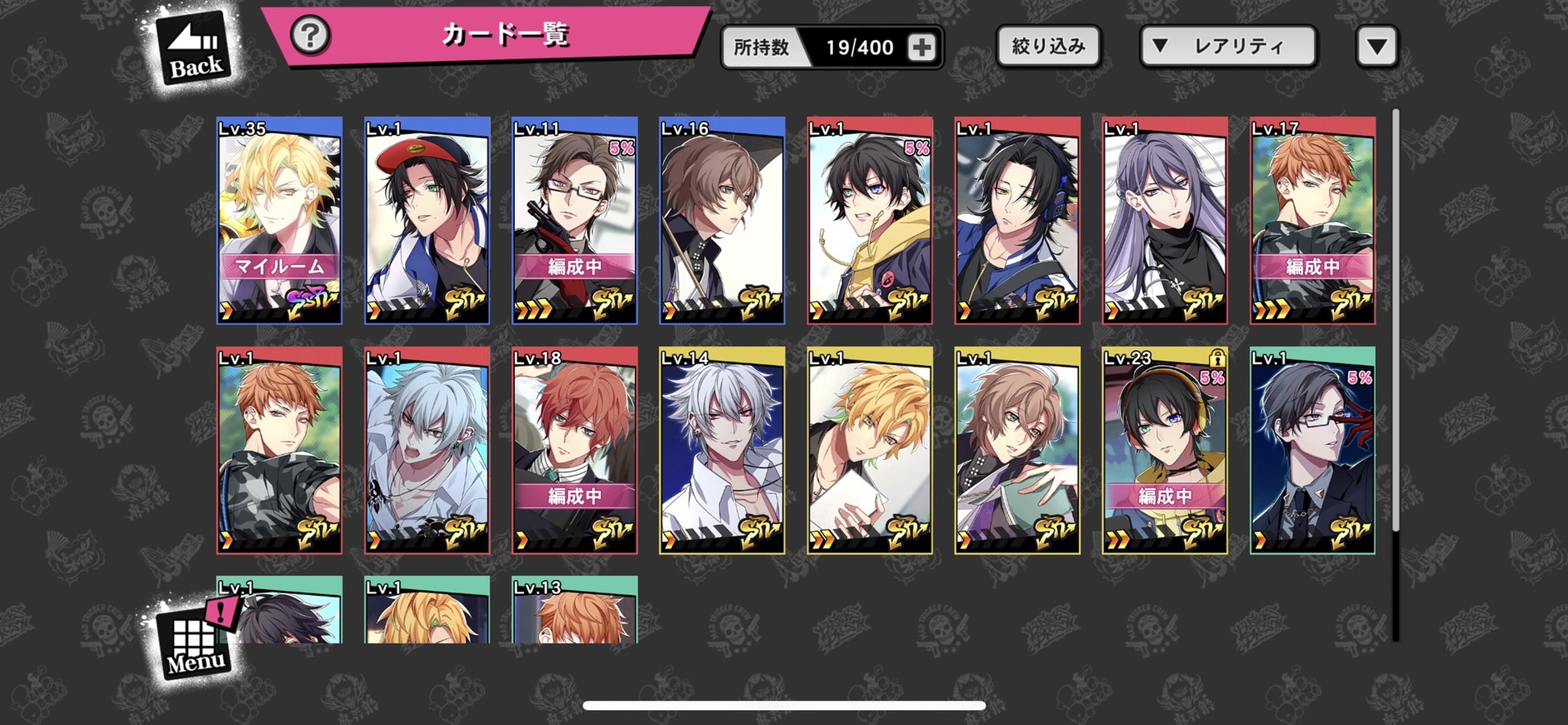The width and height of the screenshot is (1568, 725).
Task: Open the 絞り込み filter options
Action: (1048, 47)
